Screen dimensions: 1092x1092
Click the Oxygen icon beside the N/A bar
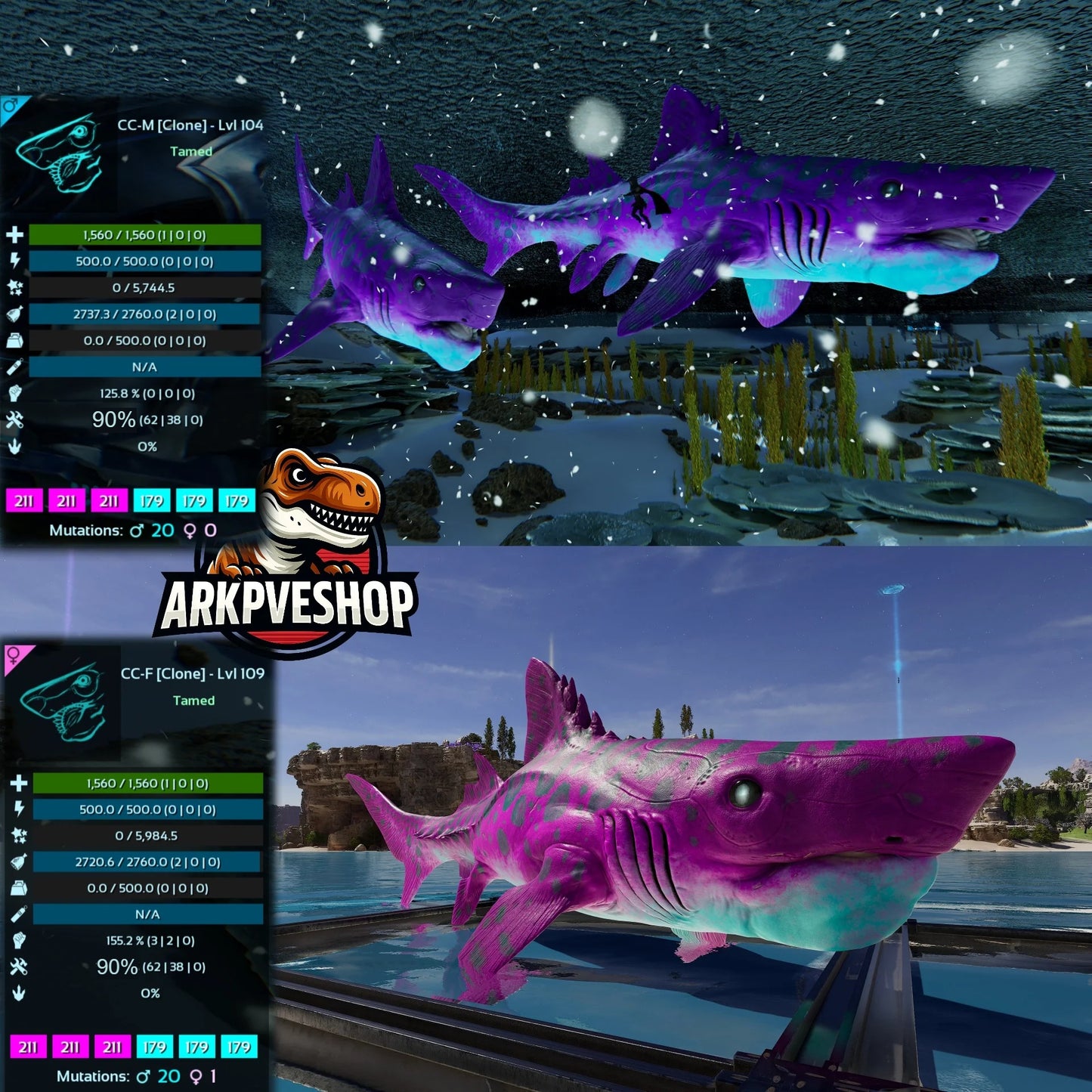[x=14, y=368]
